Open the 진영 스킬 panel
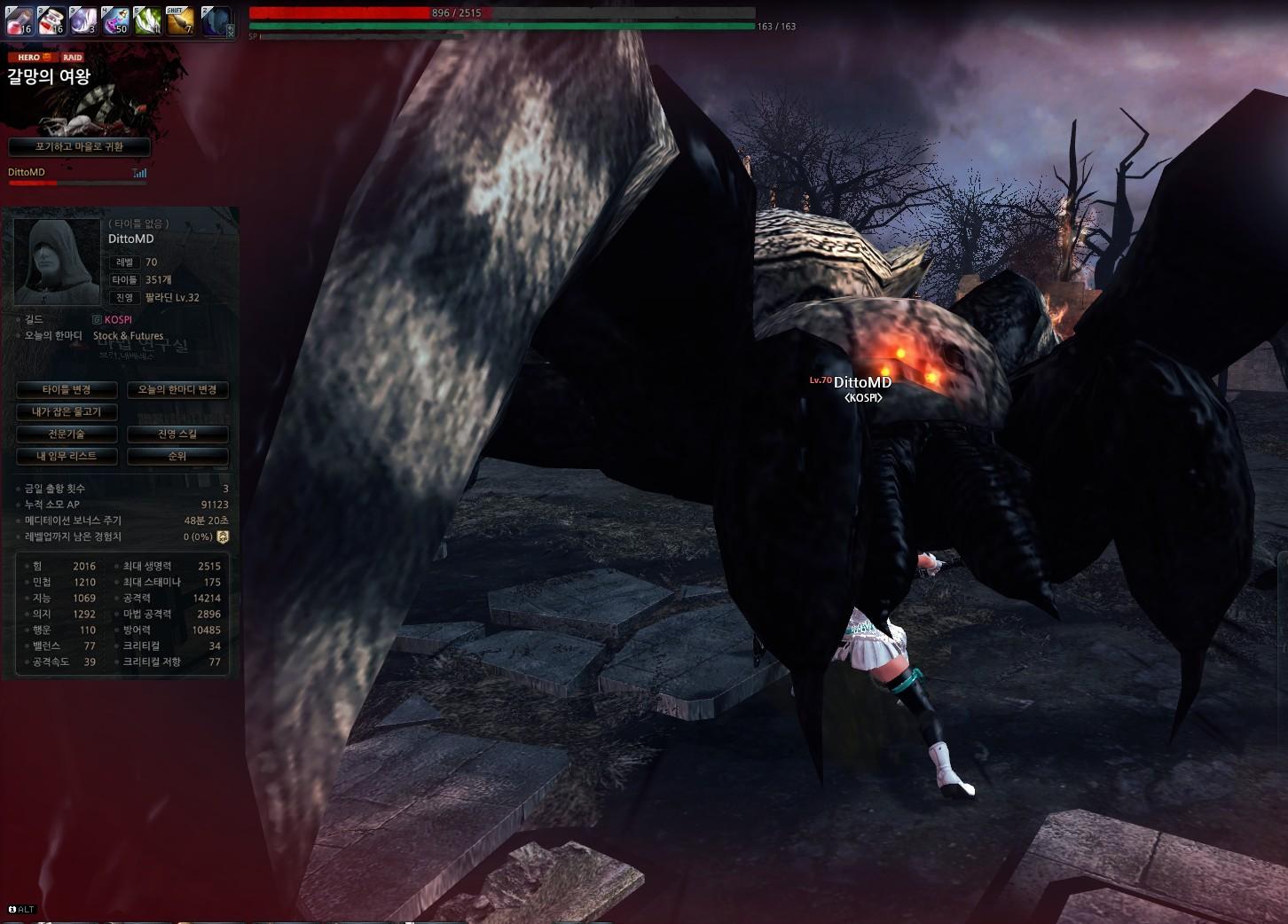 177,435
